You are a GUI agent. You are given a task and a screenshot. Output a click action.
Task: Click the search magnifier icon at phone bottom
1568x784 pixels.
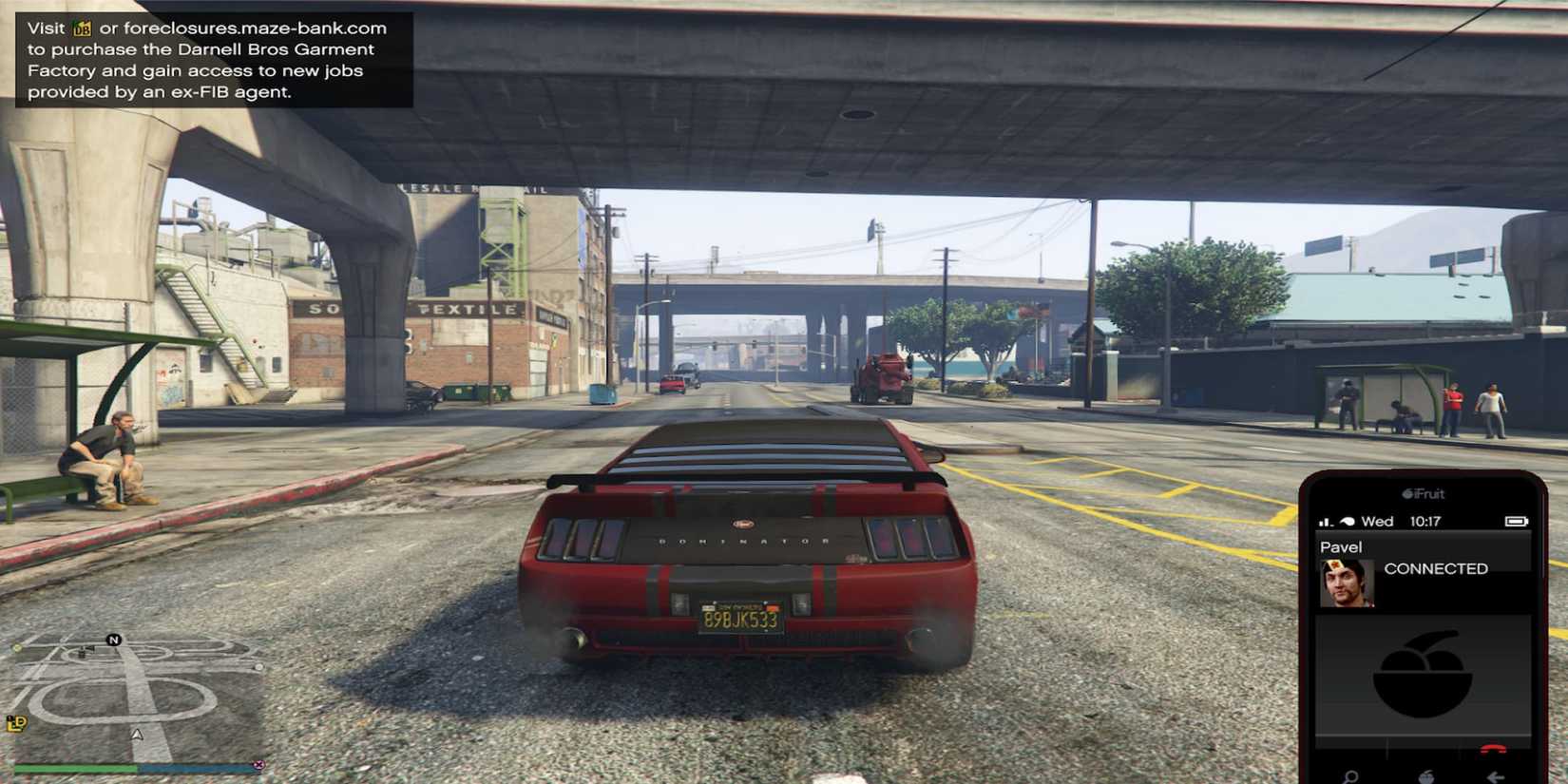point(1350,774)
